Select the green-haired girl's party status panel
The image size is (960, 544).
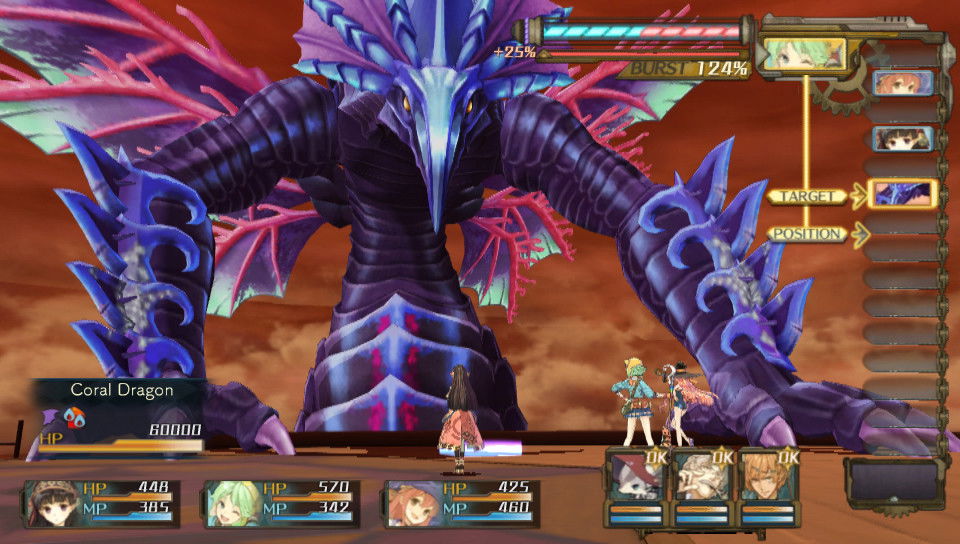[x=282, y=503]
